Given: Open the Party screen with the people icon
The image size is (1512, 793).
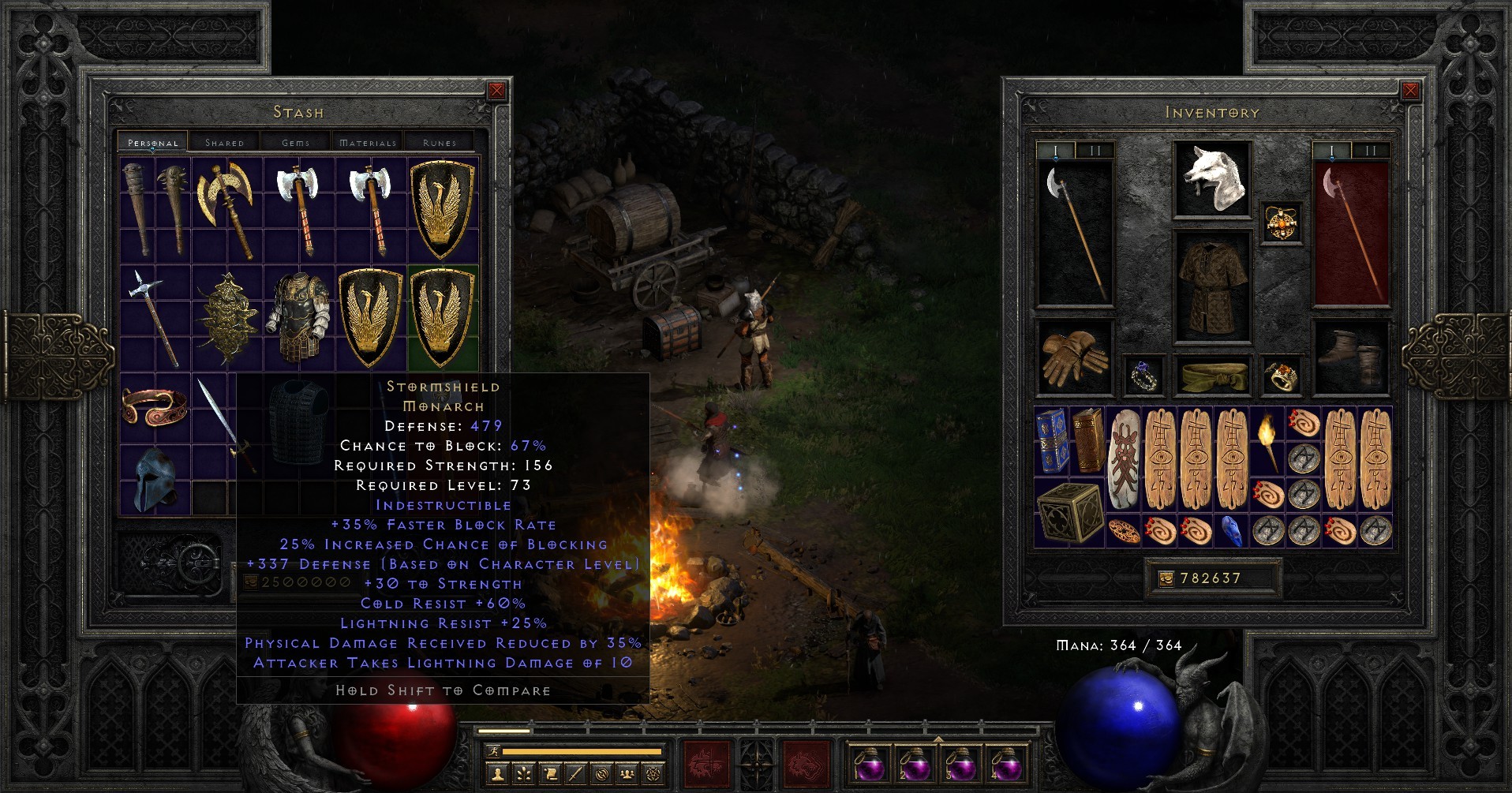Looking at the screenshot, I should click(628, 775).
